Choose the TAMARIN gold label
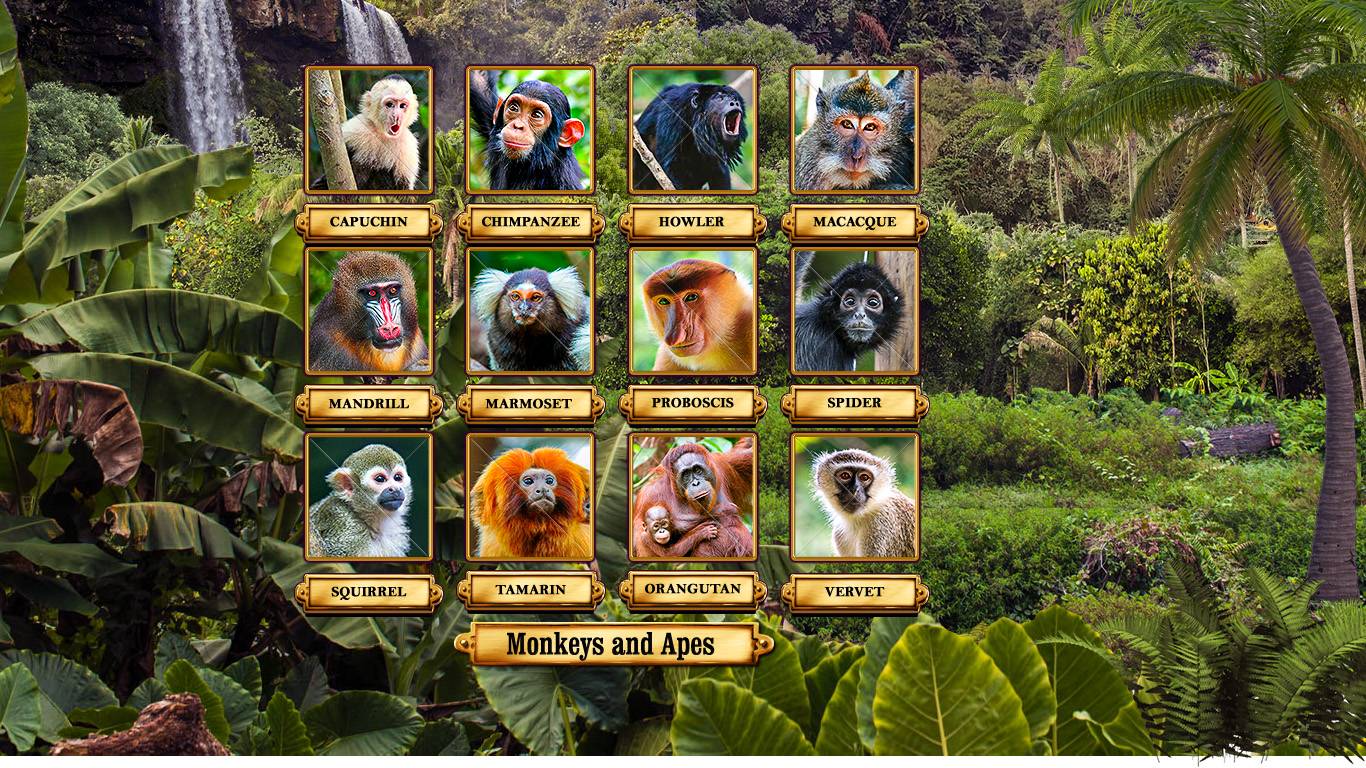 [531, 590]
